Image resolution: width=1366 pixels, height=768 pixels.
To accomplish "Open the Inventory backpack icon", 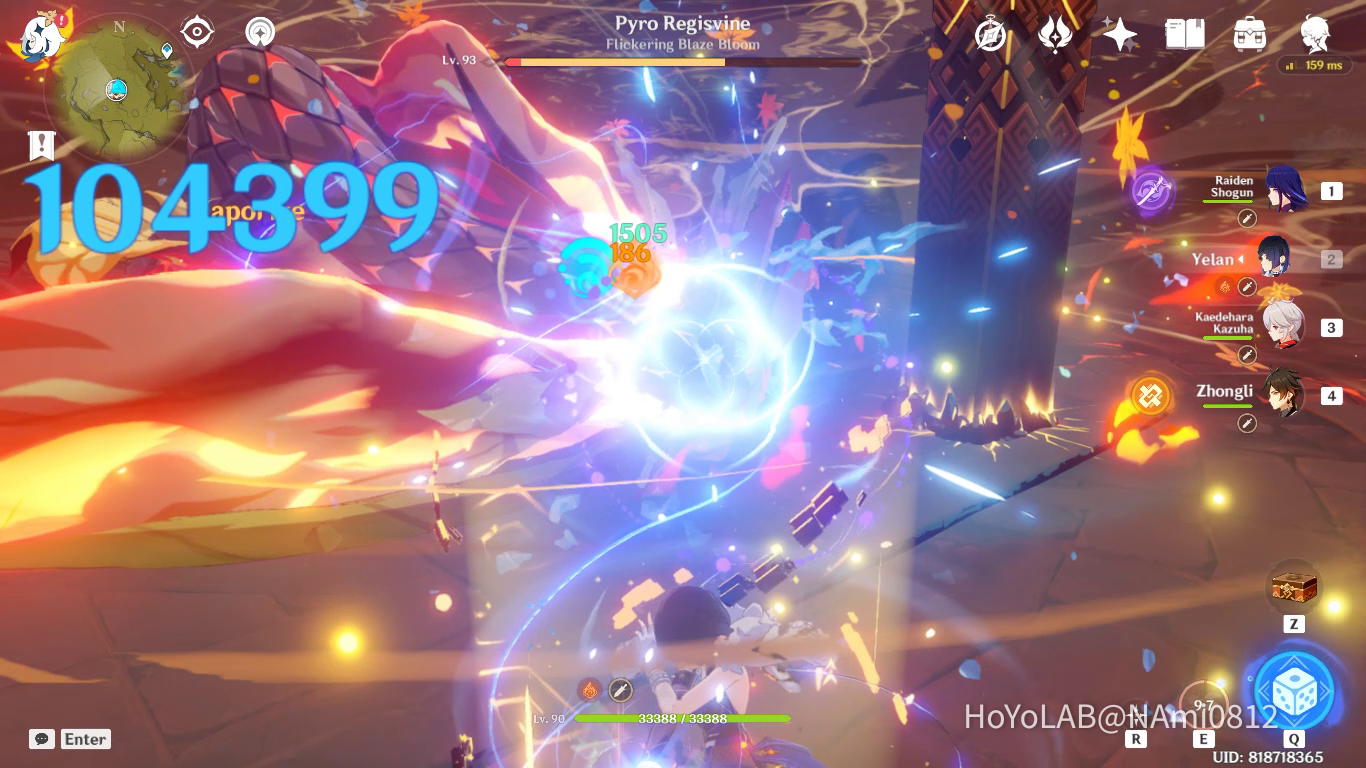I will pyautogui.click(x=1250, y=33).
